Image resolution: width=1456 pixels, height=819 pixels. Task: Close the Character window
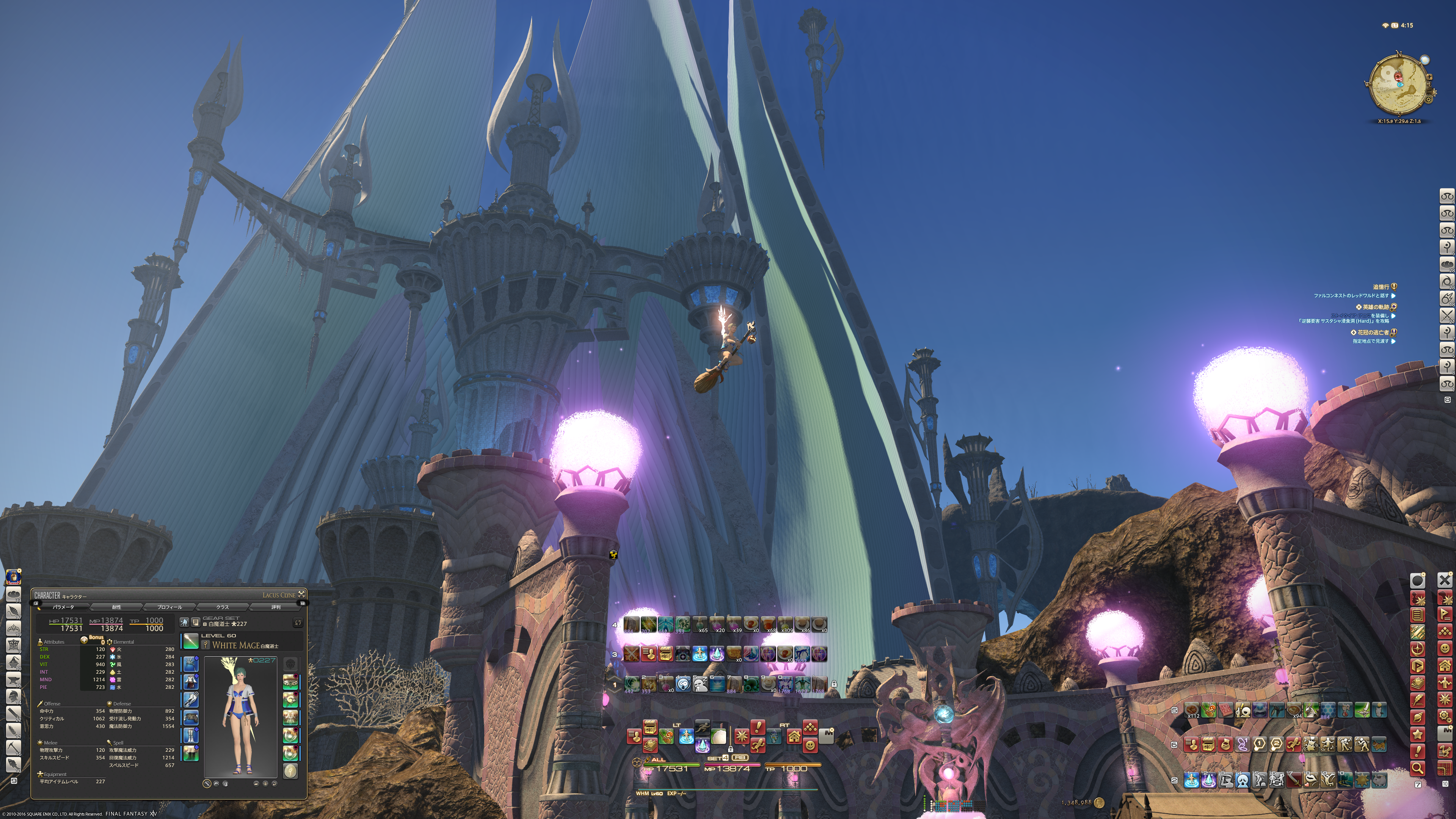coord(302,594)
